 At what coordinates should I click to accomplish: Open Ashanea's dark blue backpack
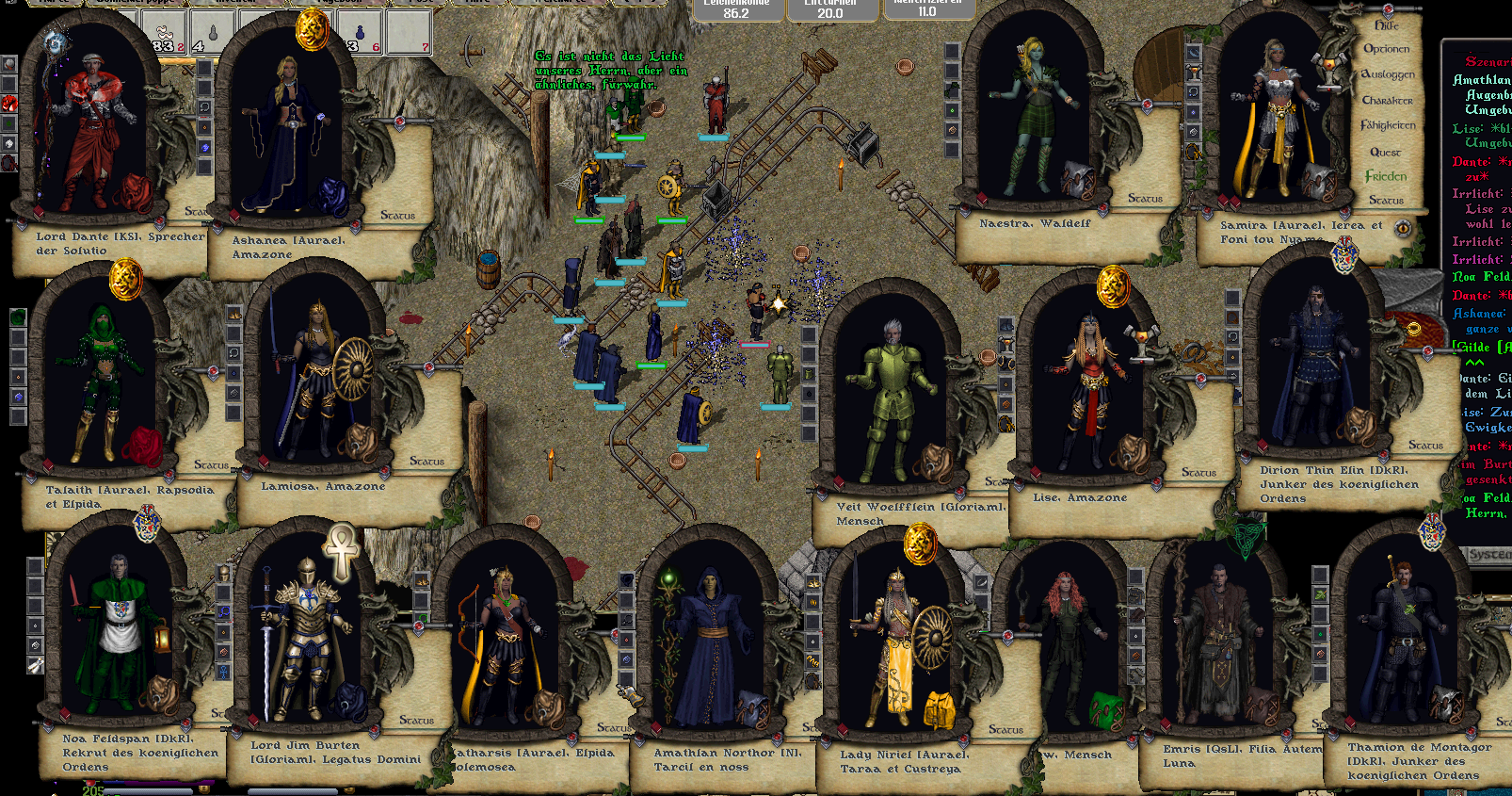pos(330,196)
